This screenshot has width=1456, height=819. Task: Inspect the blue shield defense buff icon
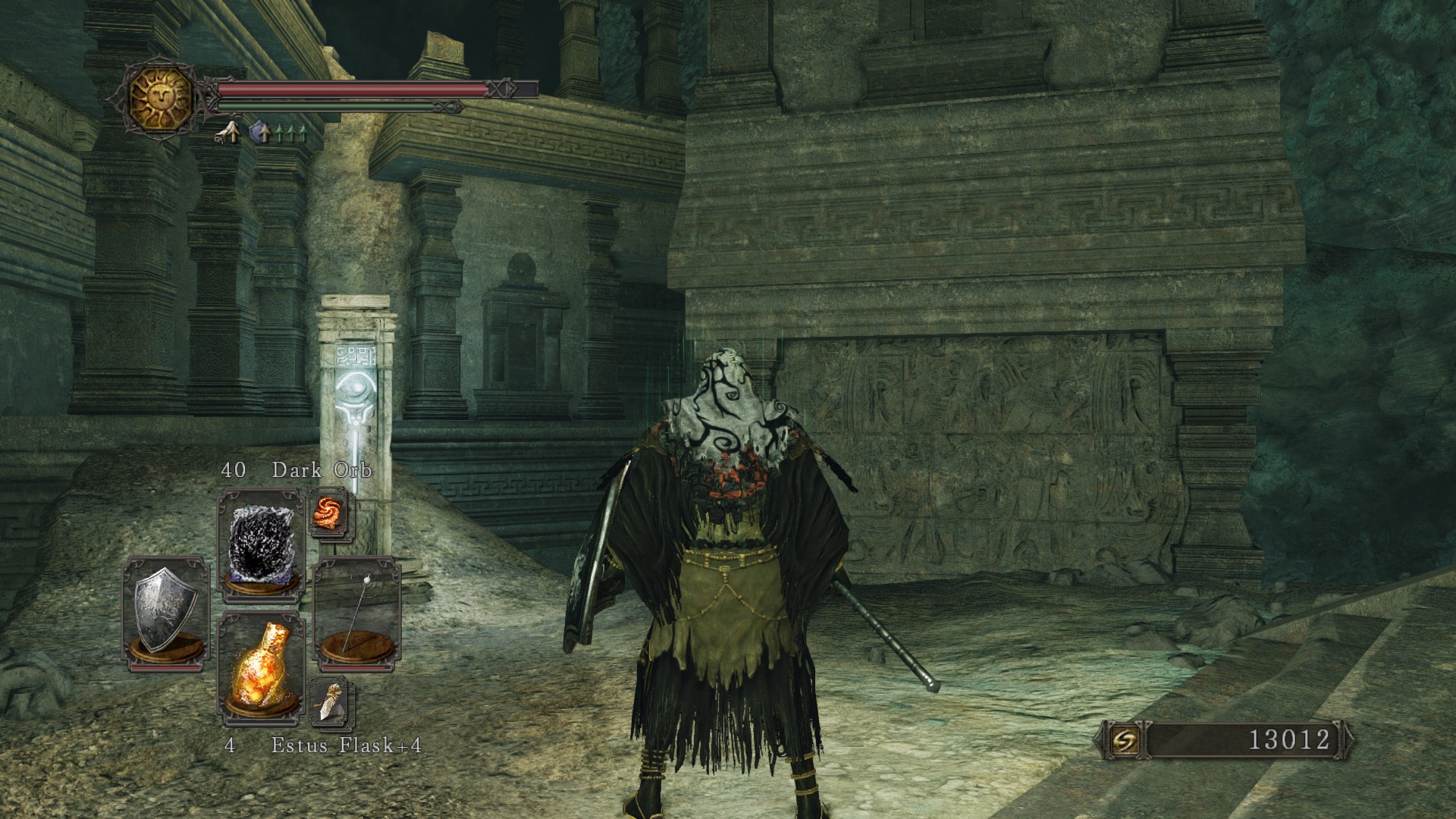point(261,133)
